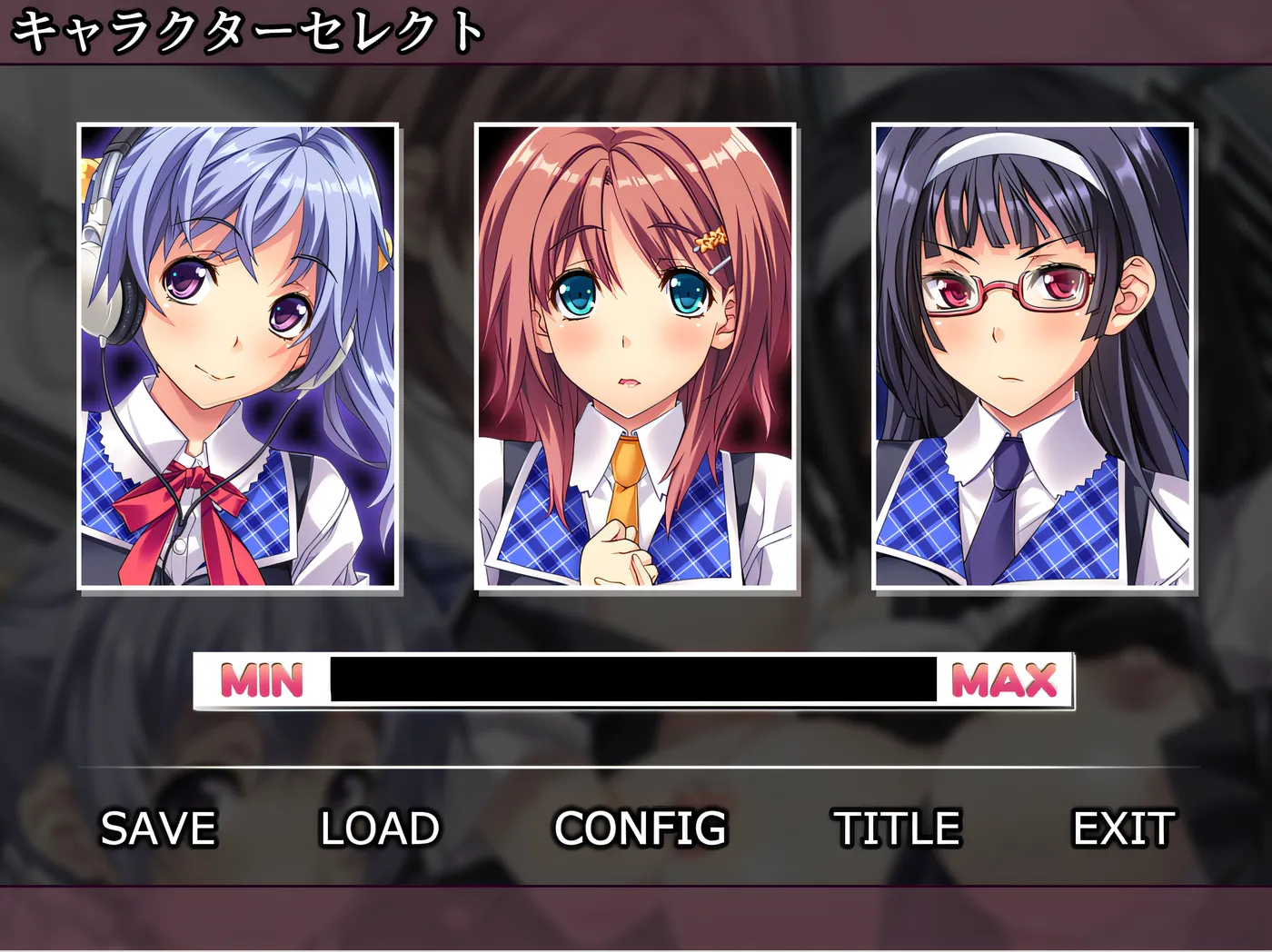Choose the brown-haired girl with orange tie
The width and height of the screenshot is (1272, 952).
pyautogui.click(x=635, y=356)
